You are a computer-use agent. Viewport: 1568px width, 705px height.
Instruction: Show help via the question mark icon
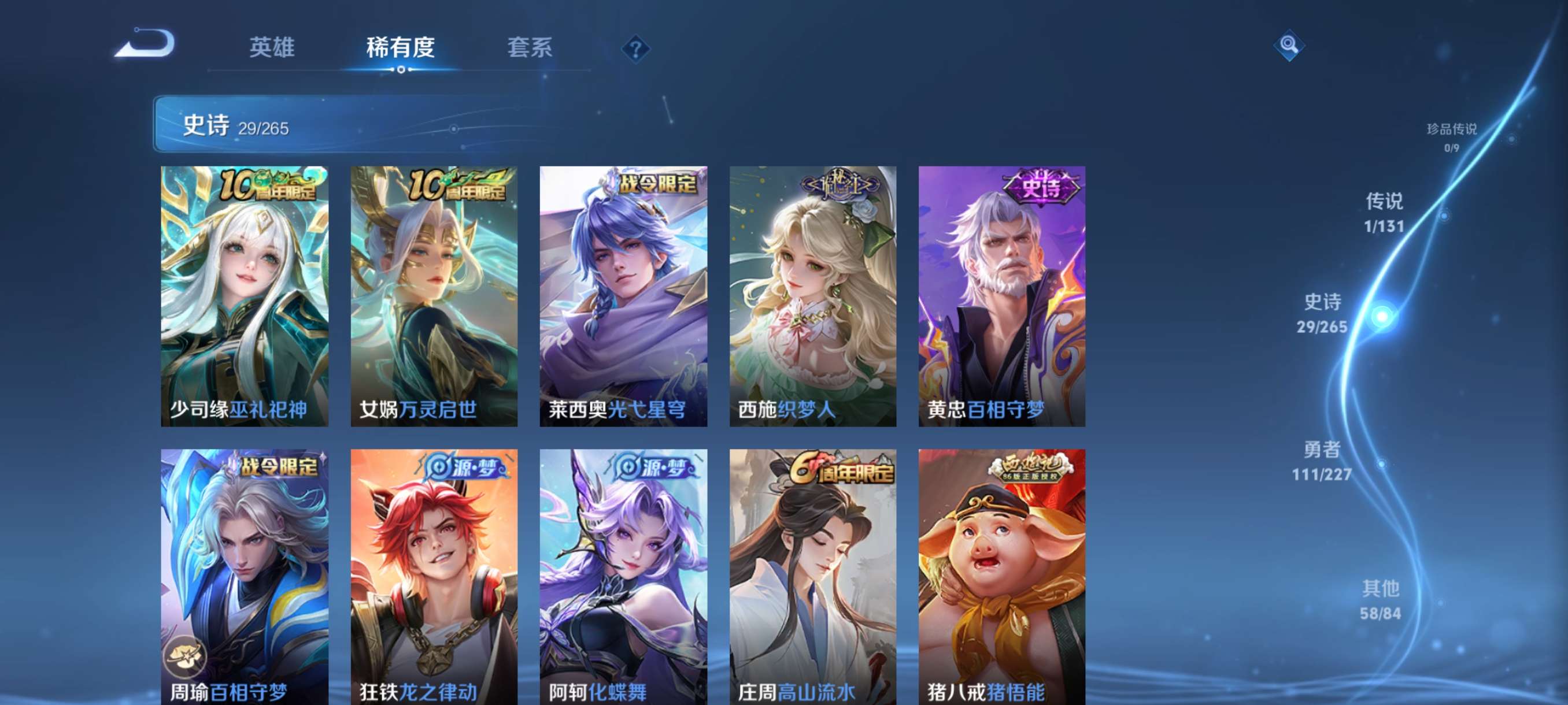point(635,49)
